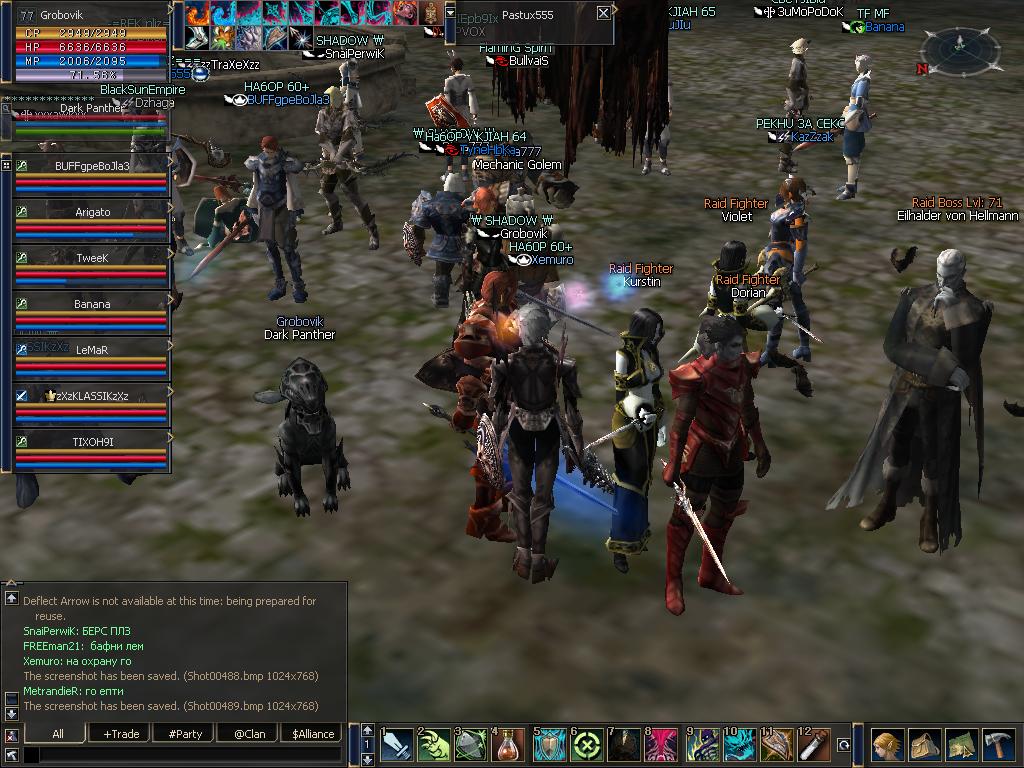The height and width of the screenshot is (768, 1024).
Task: Use the sword attack in hotbar slot 1
Action: [x=397, y=746]
